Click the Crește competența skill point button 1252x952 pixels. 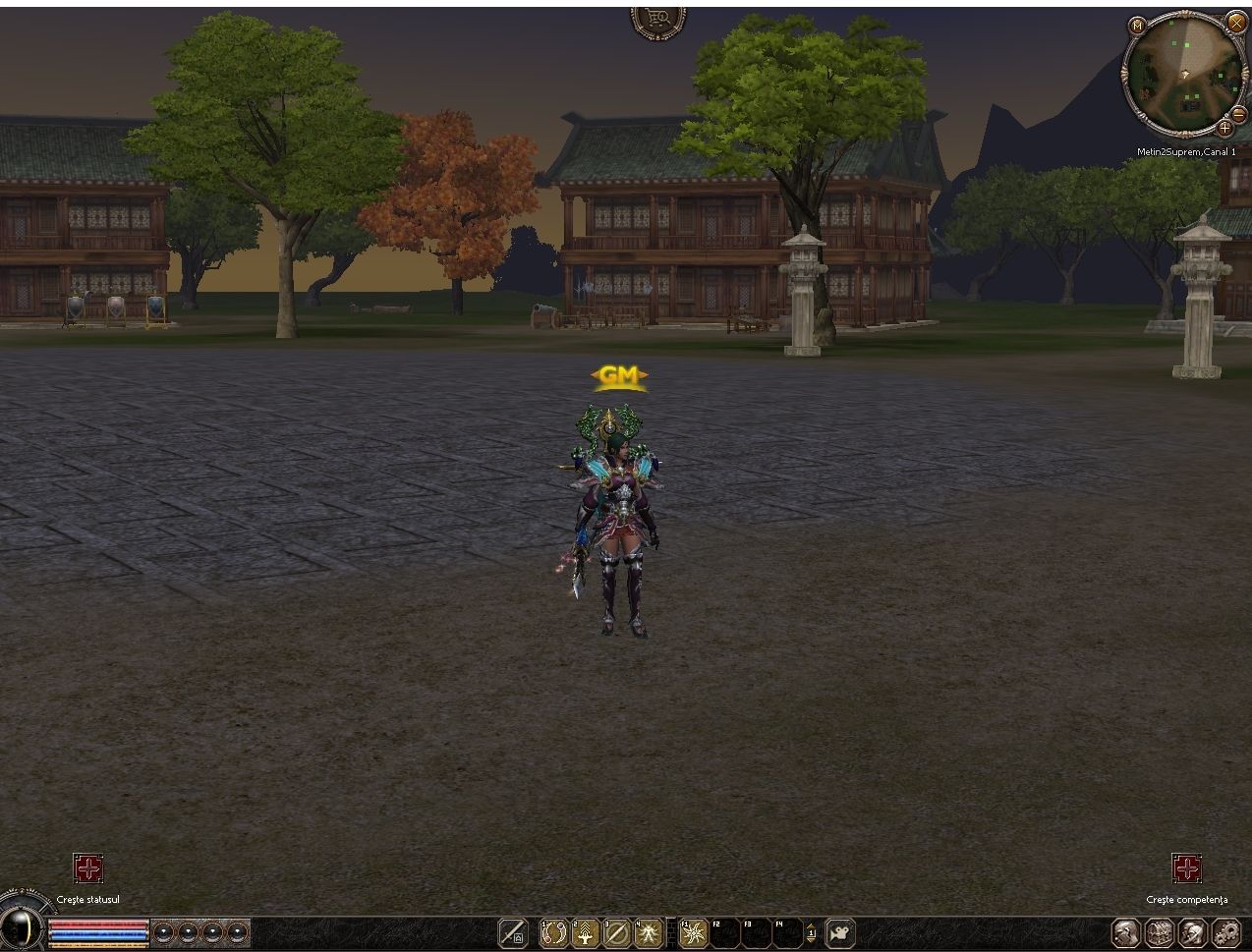[1187, 868]
